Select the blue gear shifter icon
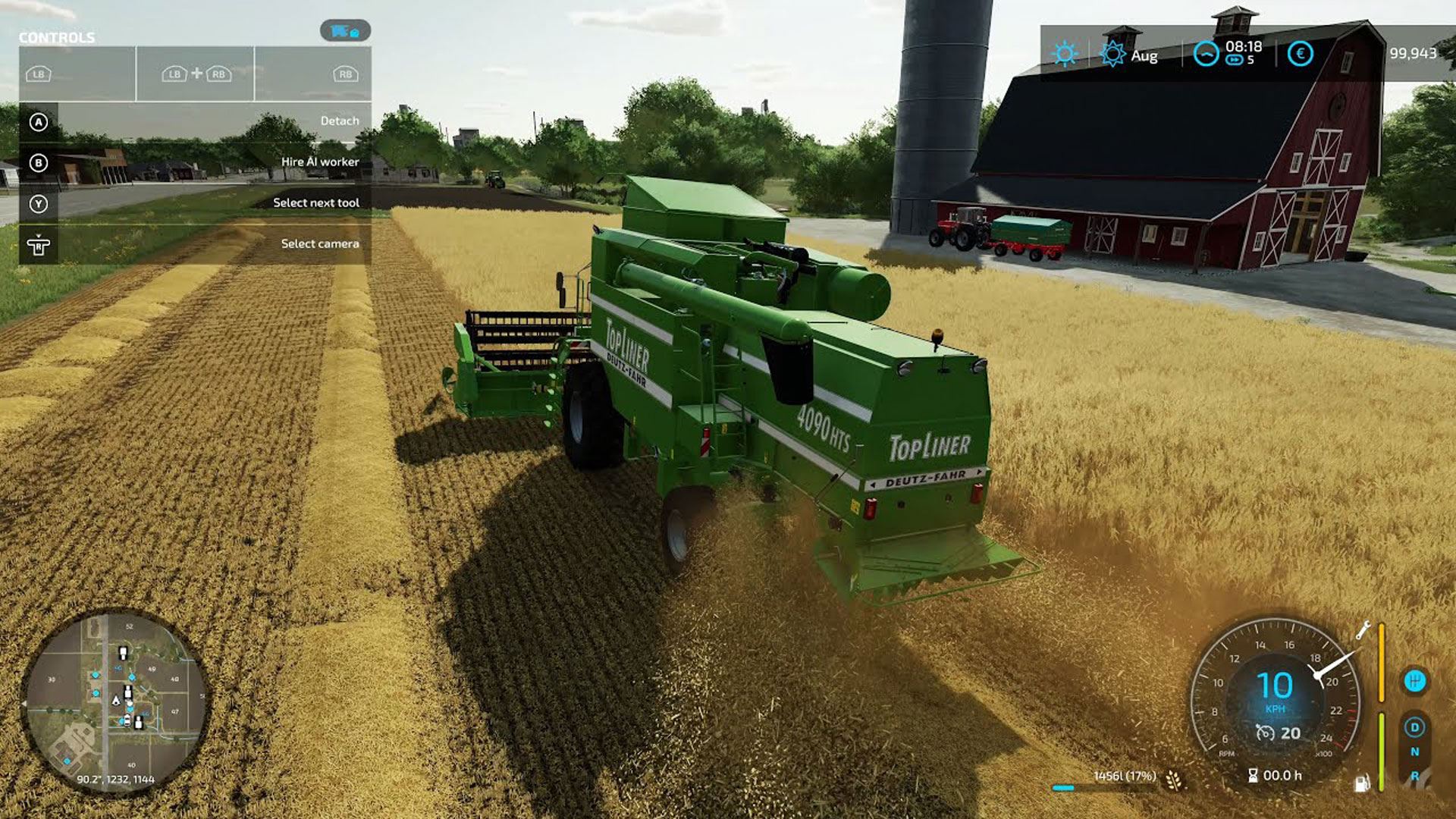This screenshot has width=1456, height=819. tap(1414, 681)
